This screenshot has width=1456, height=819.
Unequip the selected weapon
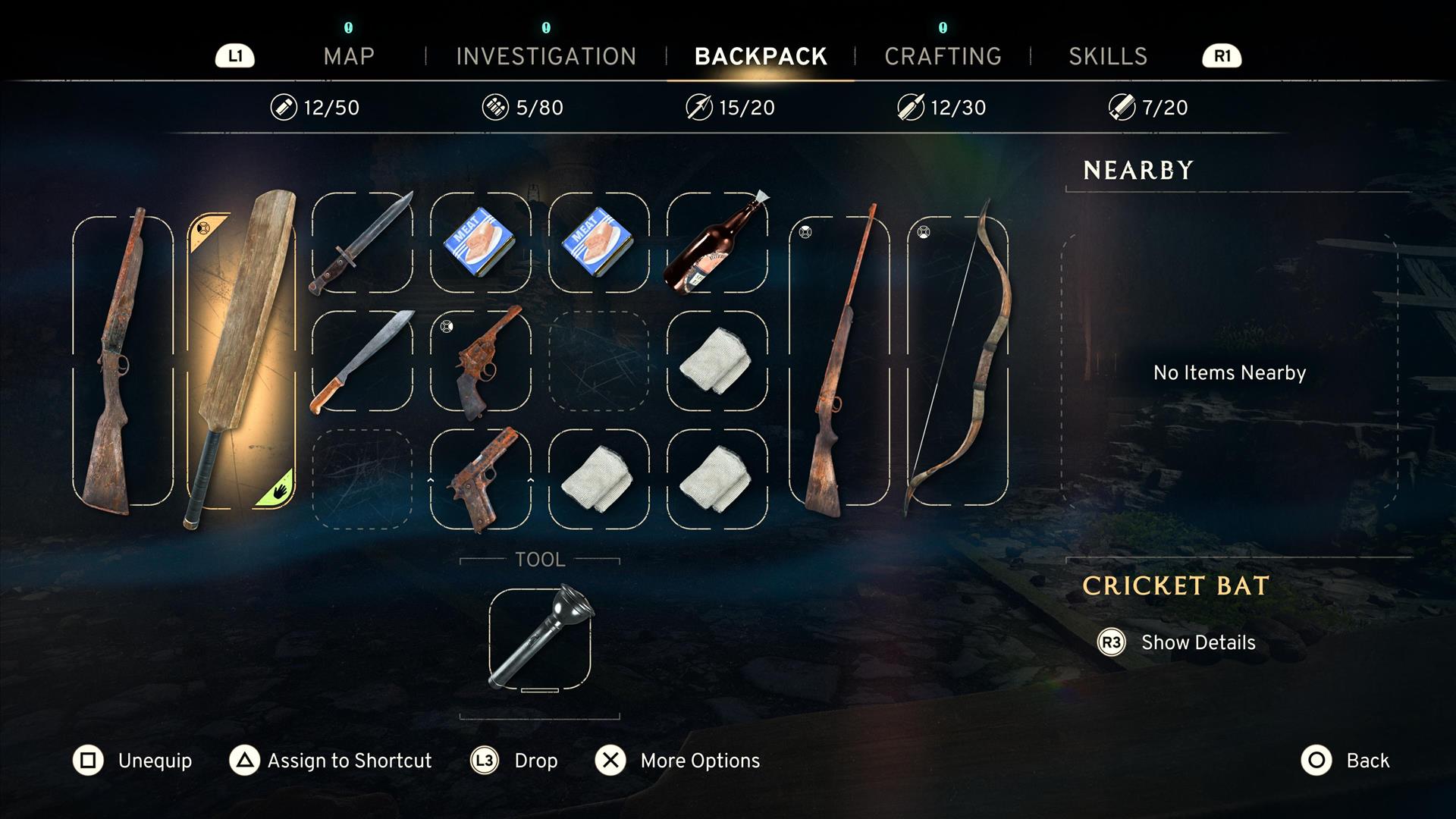click(133, 761)
